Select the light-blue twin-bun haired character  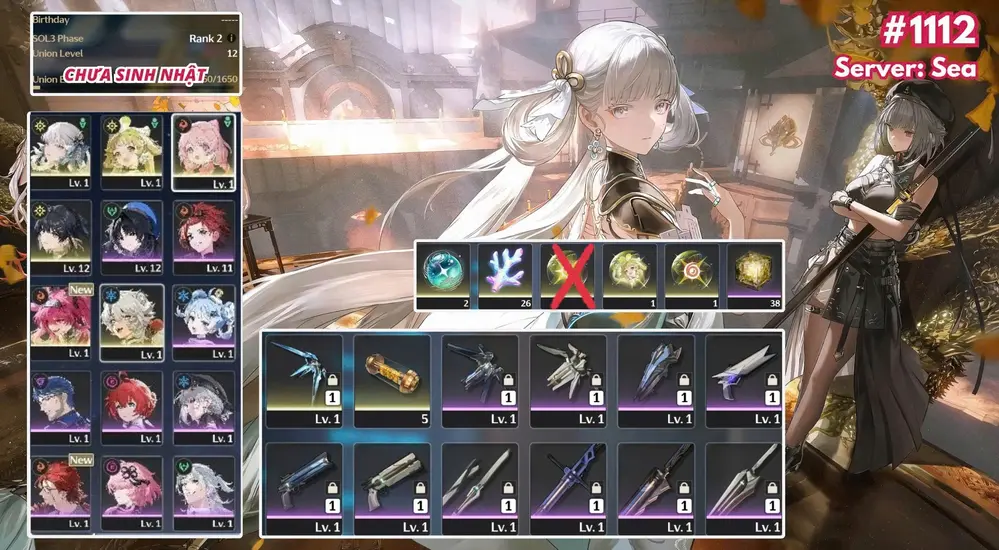204,321
